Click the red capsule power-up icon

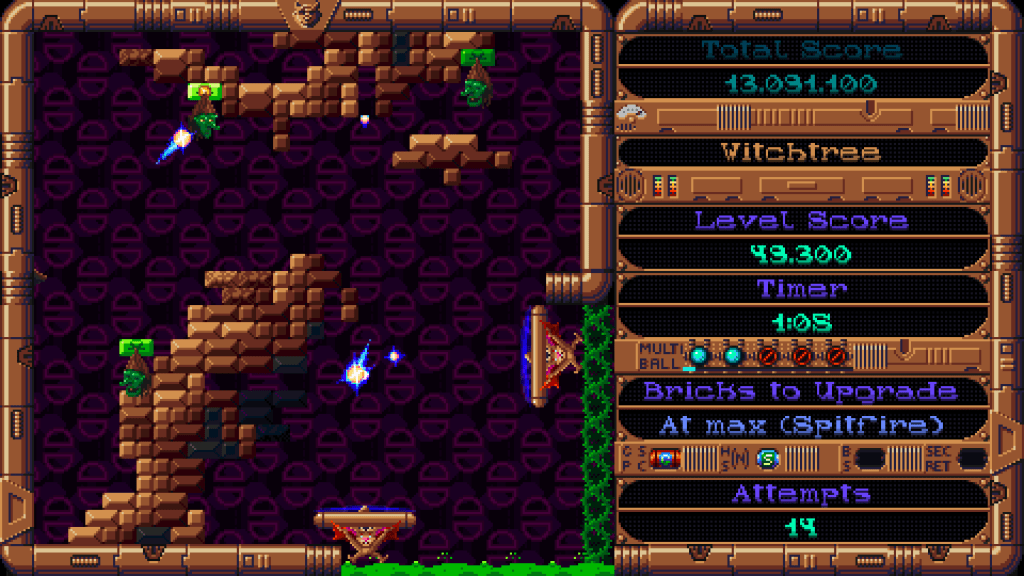[x=665, y=459]
